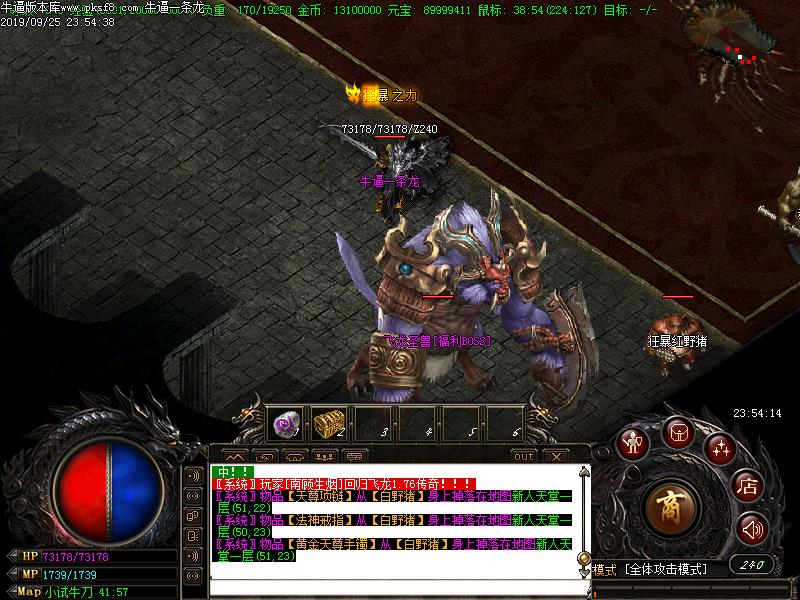
Task: Use the golden treasure chest in hotbar slot 2
Action: tap(328, 425)
